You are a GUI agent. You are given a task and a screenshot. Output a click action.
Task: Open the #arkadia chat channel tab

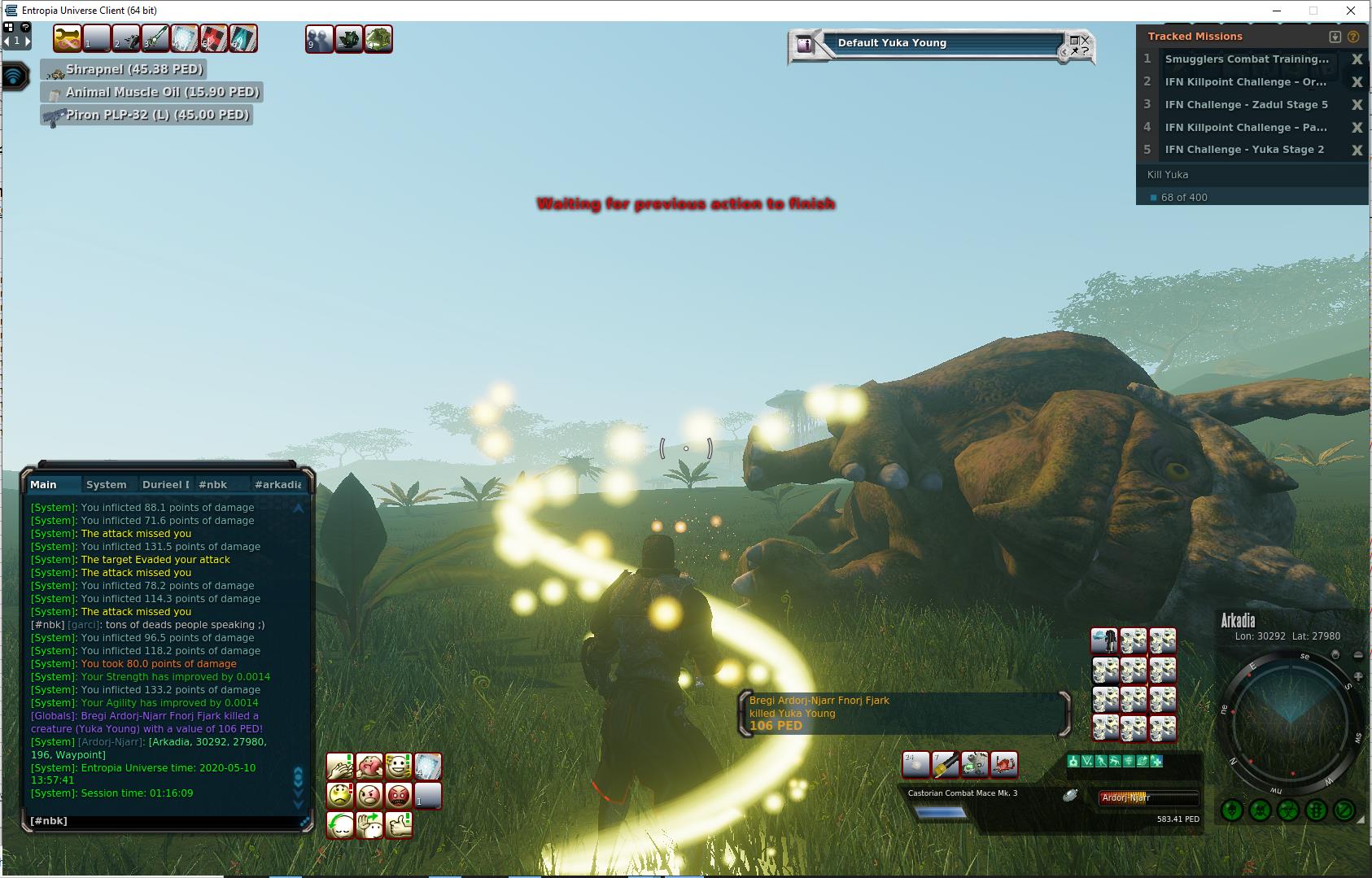tap(277, 484)
